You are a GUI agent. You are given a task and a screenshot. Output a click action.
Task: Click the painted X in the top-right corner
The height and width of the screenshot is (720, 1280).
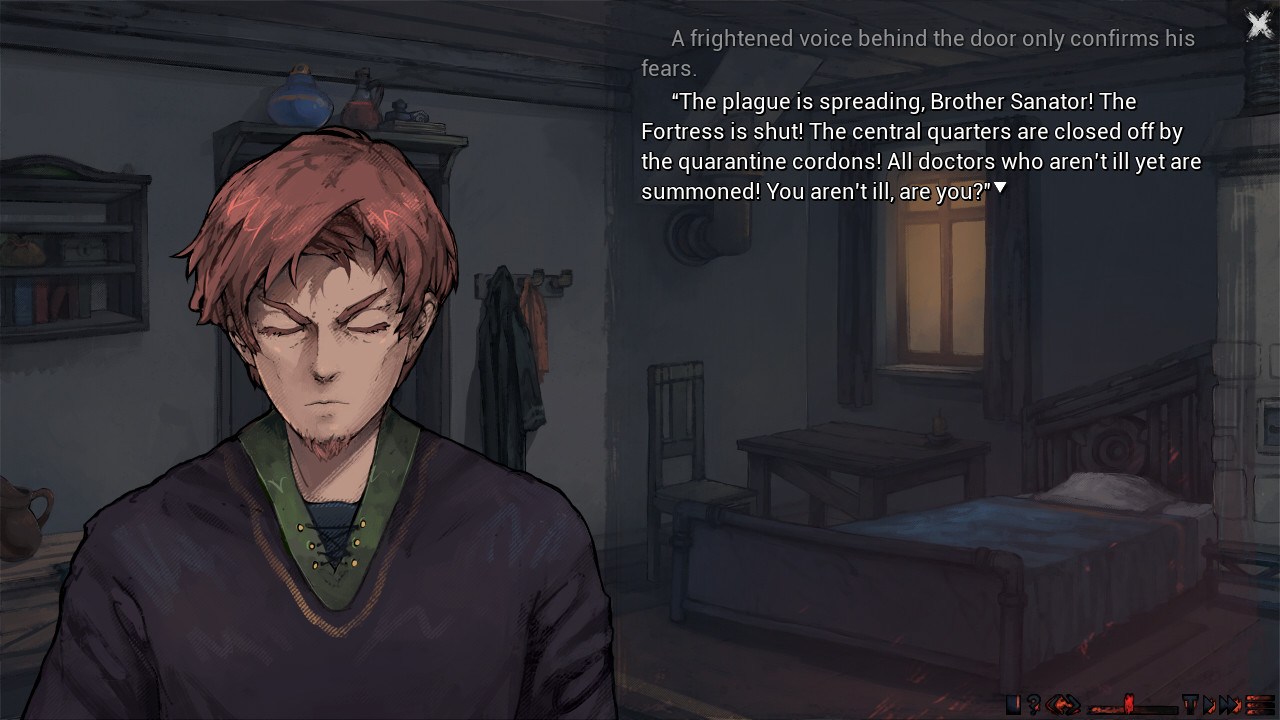pos(1259,24)
